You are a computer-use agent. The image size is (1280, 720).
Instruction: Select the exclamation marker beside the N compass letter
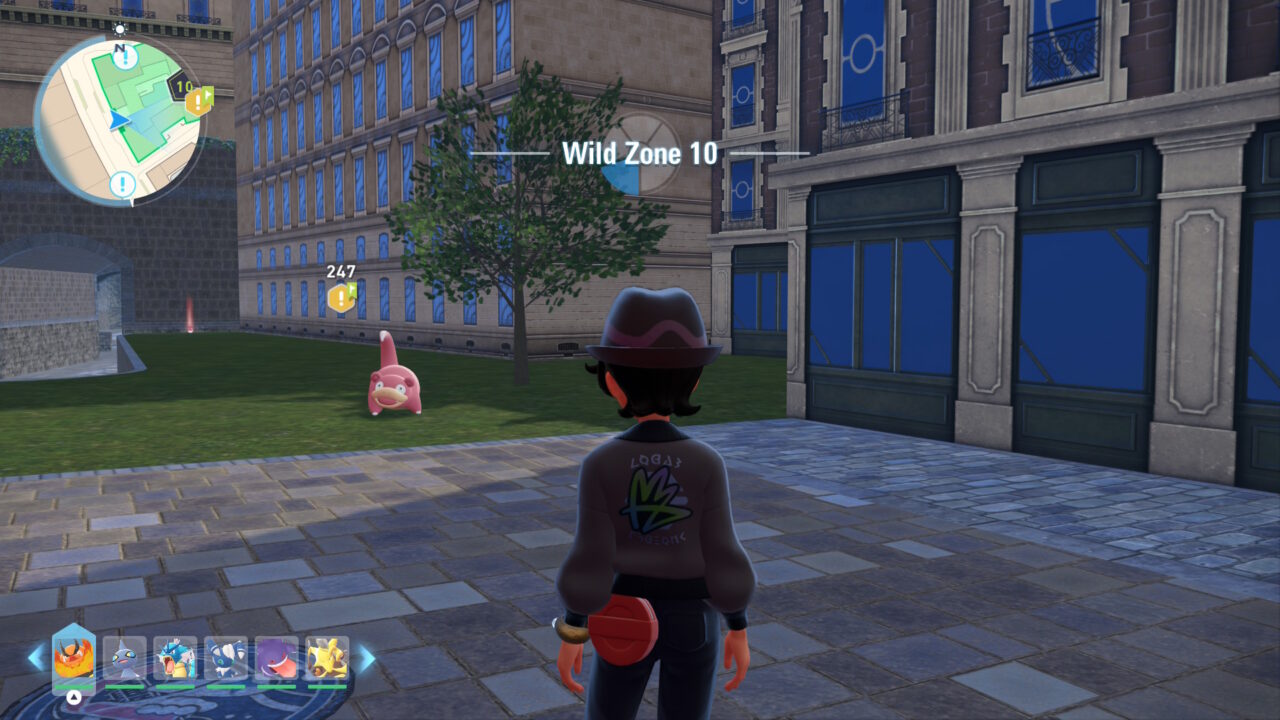125,57
